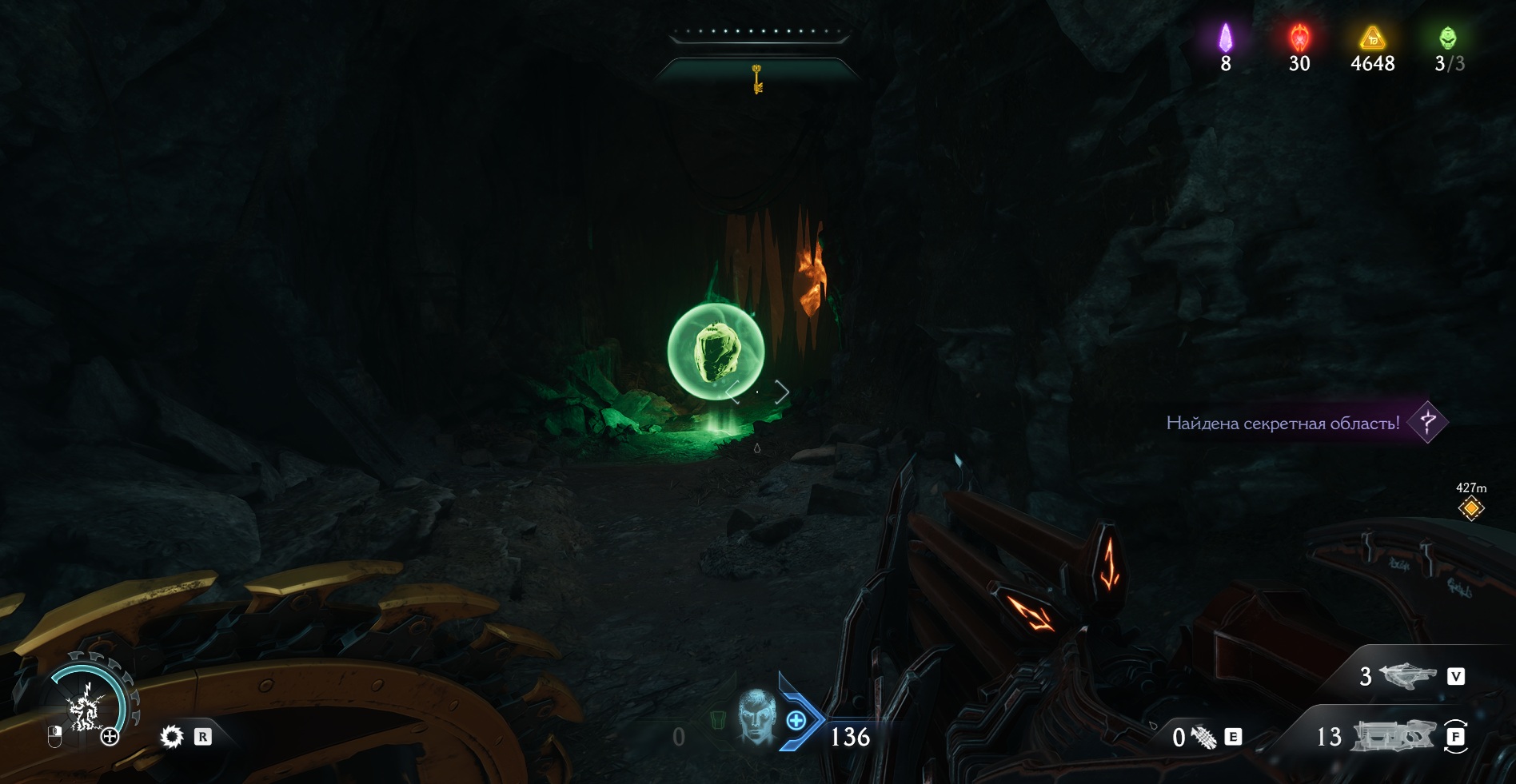The width and height of the screenshot is (1516, 784).
Task: Click the red ruby currency icon
Action: click(1299, 38)
